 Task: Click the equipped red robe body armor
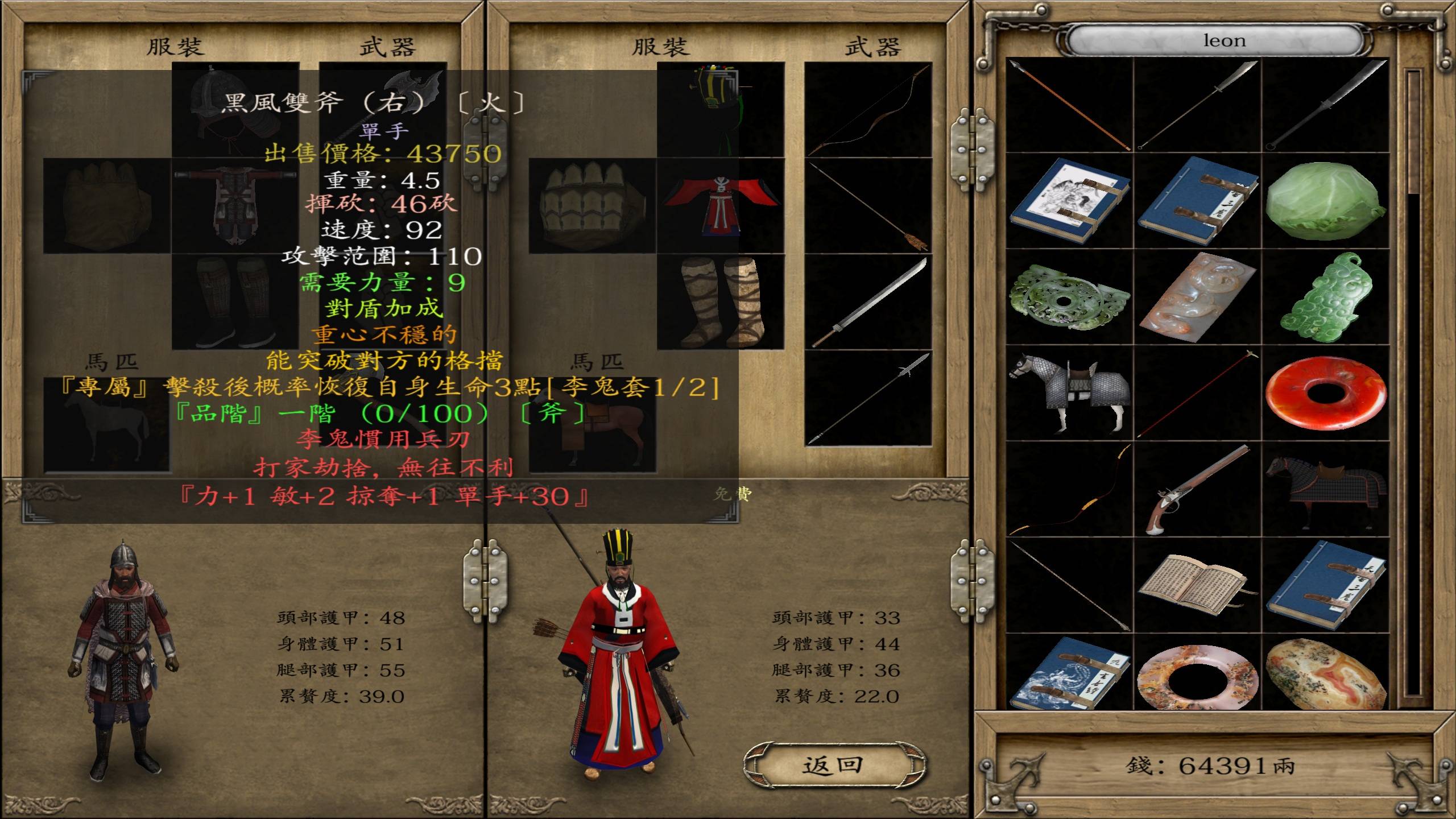[720, 206]
